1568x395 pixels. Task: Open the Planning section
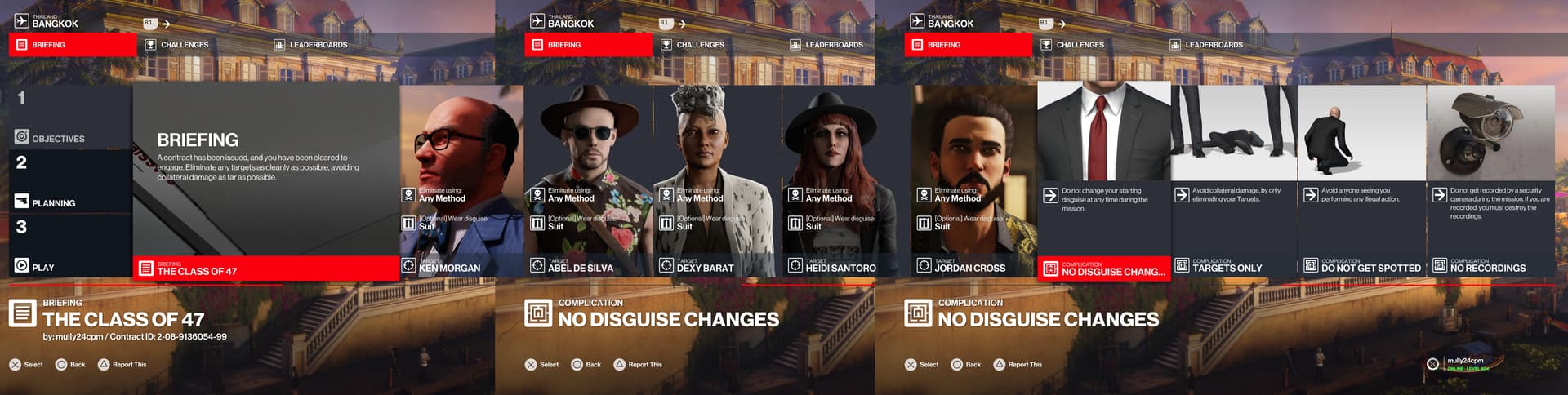(53, 202)
